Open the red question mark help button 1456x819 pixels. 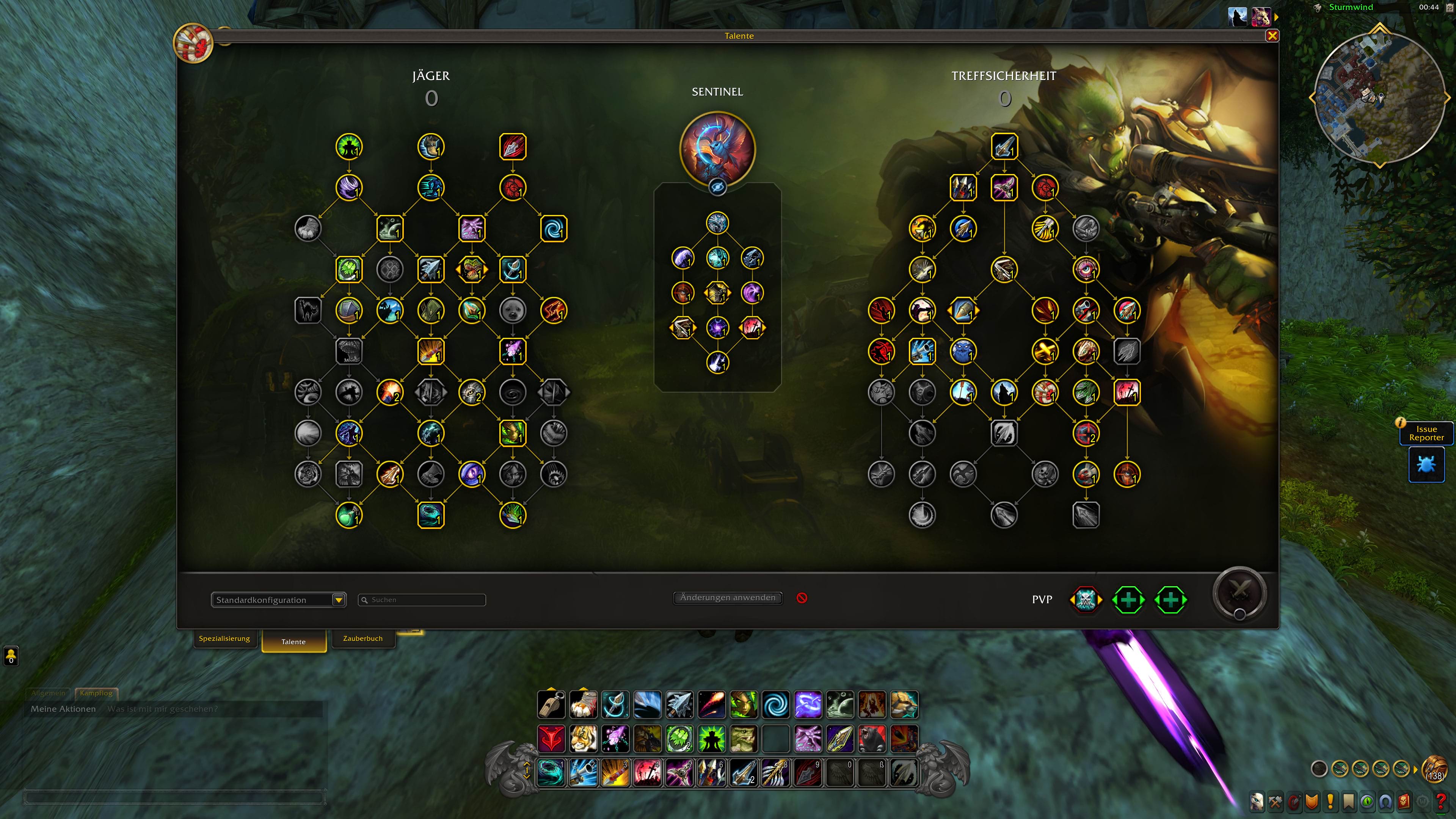pos(1441,802)
